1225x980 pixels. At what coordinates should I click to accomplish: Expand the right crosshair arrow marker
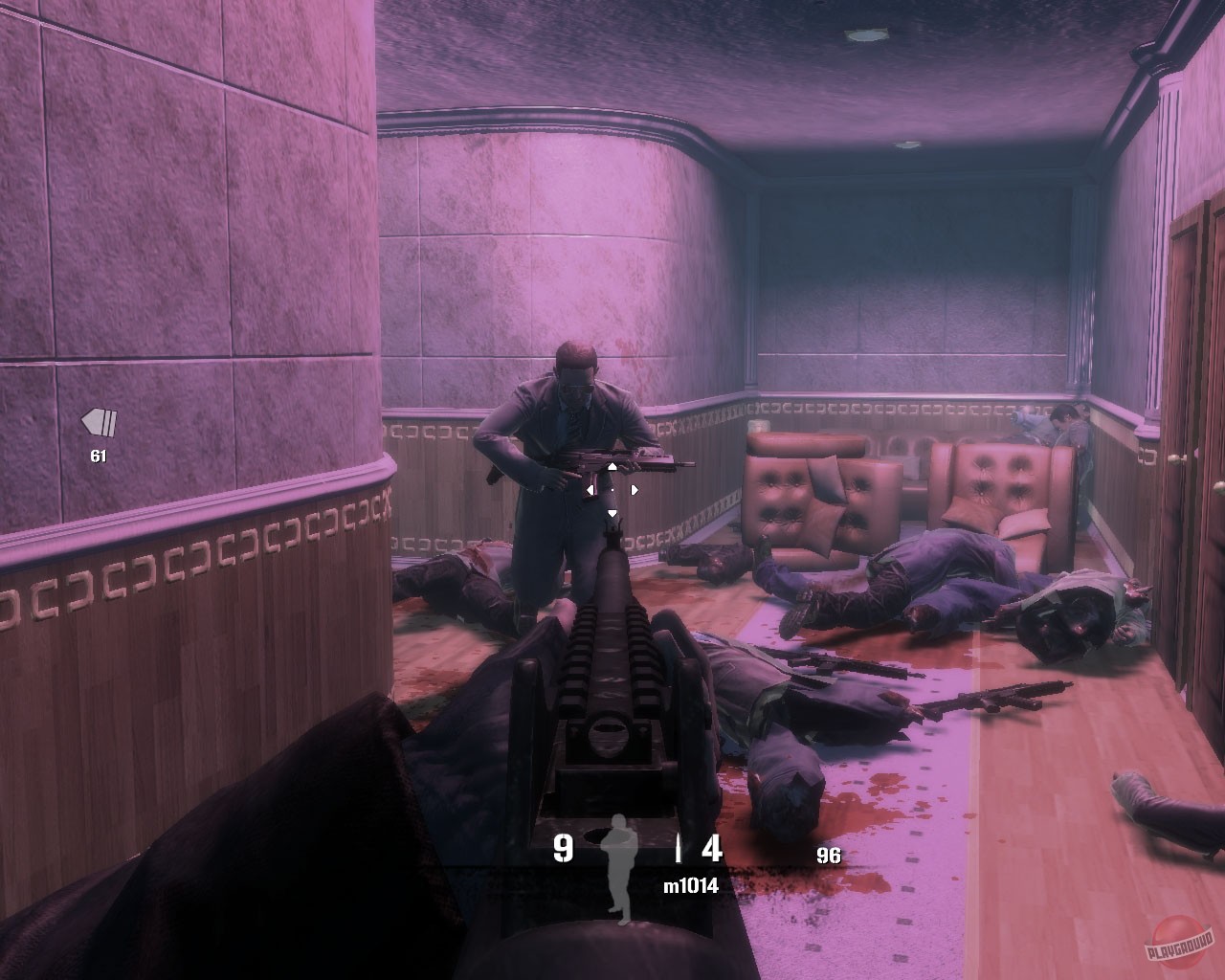click(635, 490)
